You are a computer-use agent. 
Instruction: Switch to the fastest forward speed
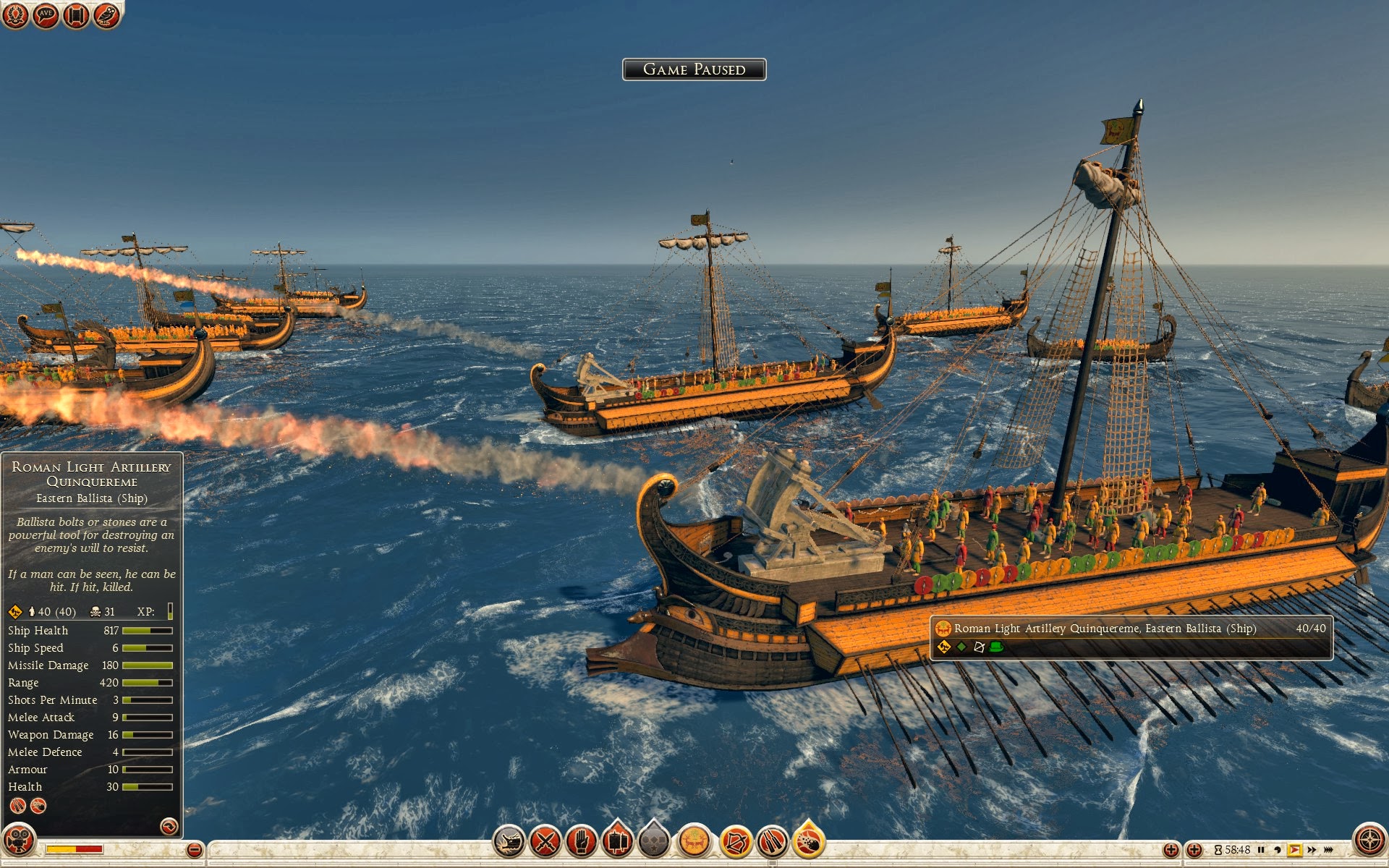(1328, 850)
